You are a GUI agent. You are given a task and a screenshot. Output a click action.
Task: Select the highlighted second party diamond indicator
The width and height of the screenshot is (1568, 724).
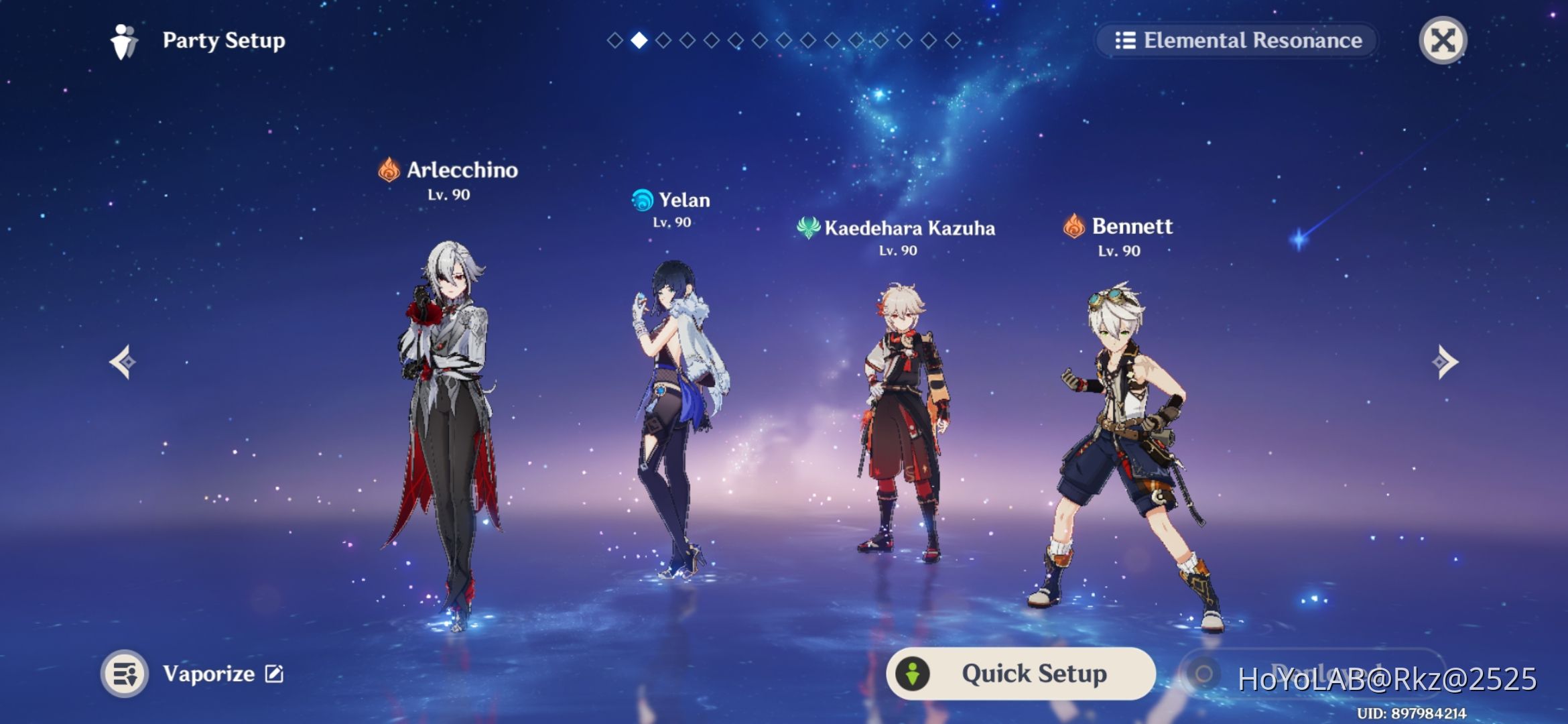[x=639, y=41]
